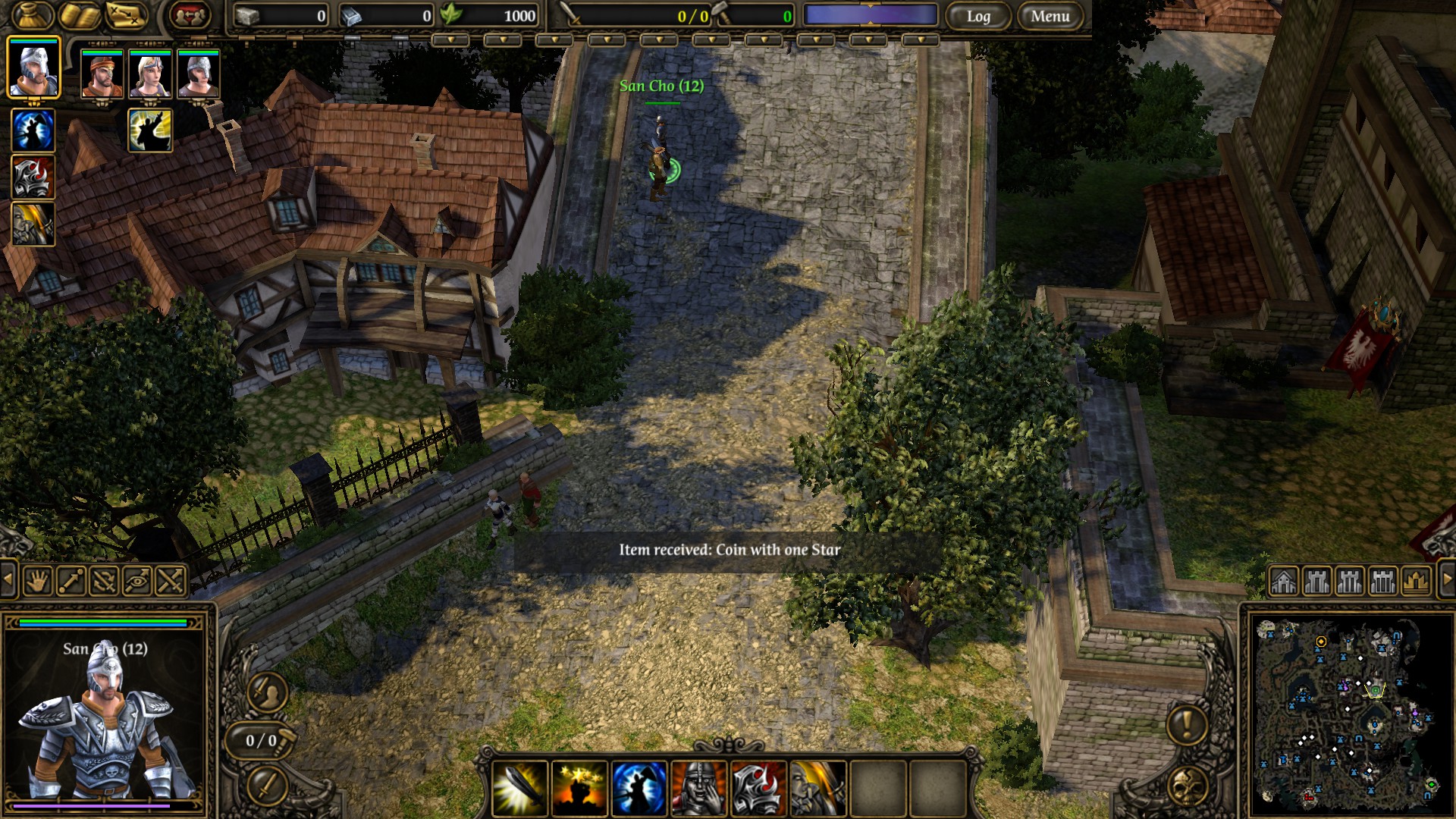Screen dimensions: 1456x819
Task: Click the skull button beside the minimap
Action: (1187, 786)
